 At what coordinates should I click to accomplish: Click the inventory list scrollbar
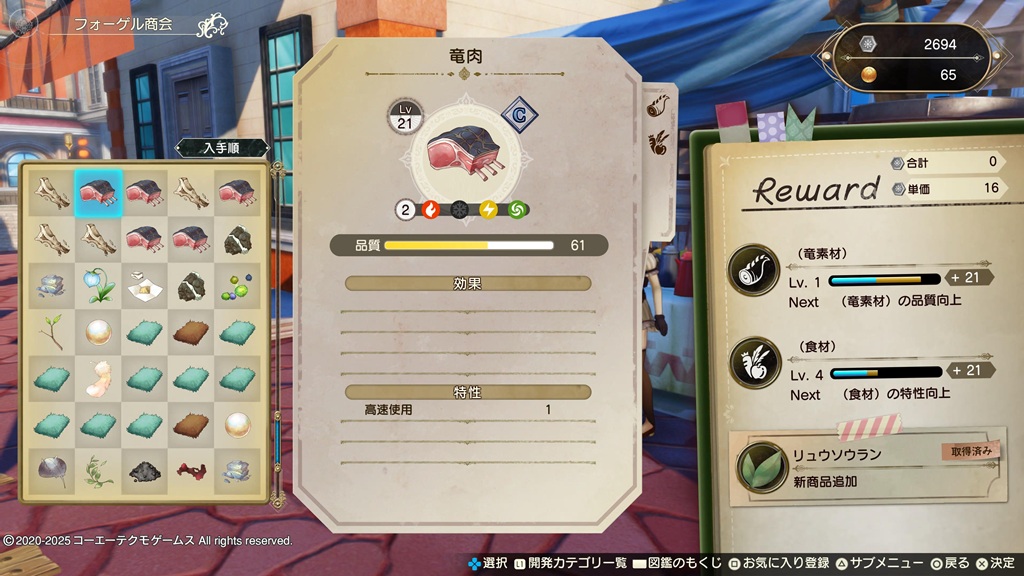click(277, 440)
